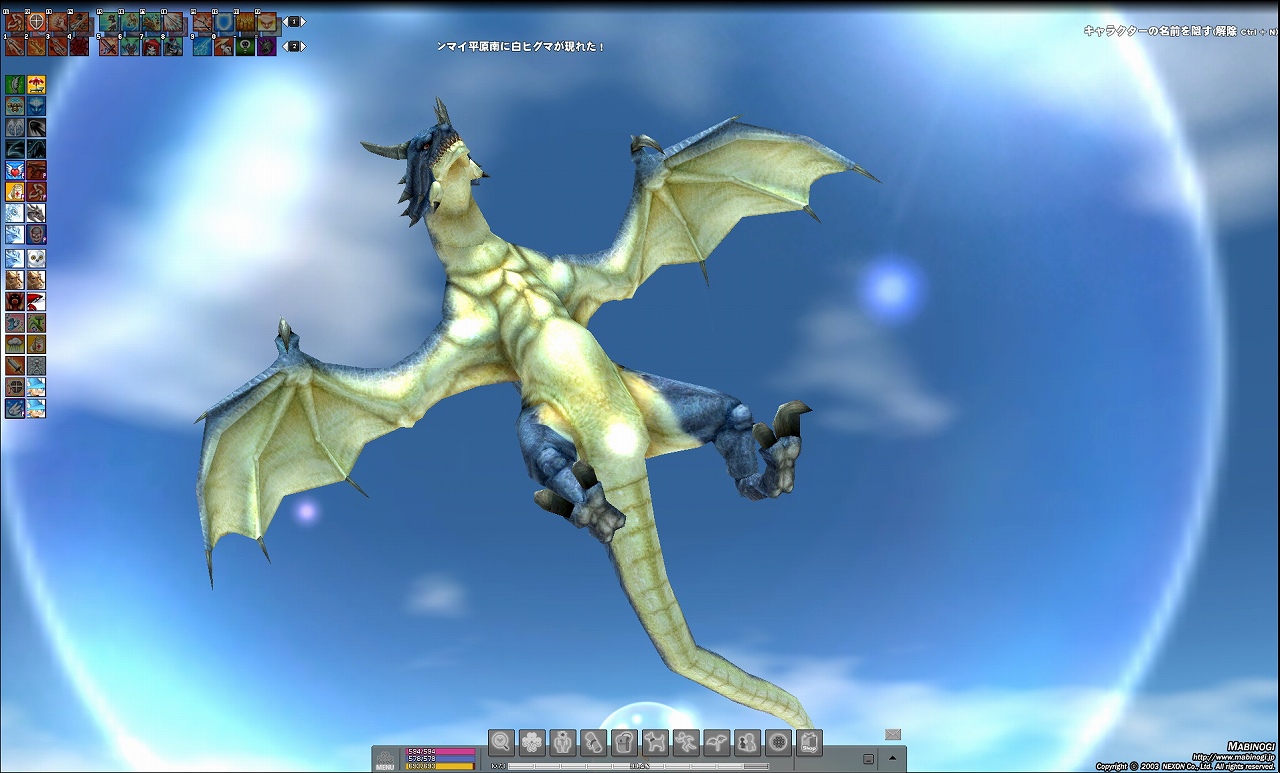This screenshot has width=1280, height=773.
Task: Activate the crossed-circle shield skill in the hotbar
Action: point(36,21)
